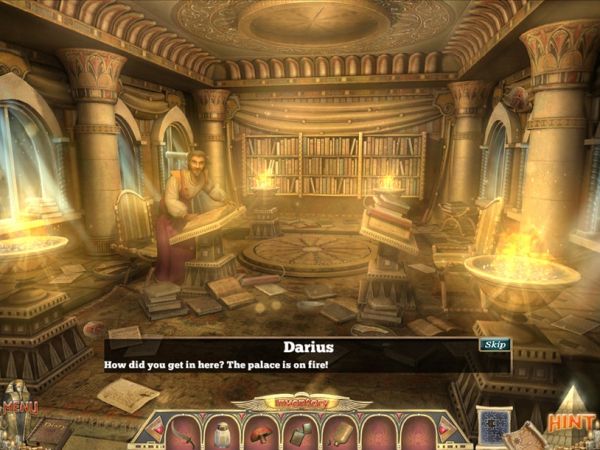Pick the red mushroom from inventory
Screen dimensions: 600x450
(261, 431)
